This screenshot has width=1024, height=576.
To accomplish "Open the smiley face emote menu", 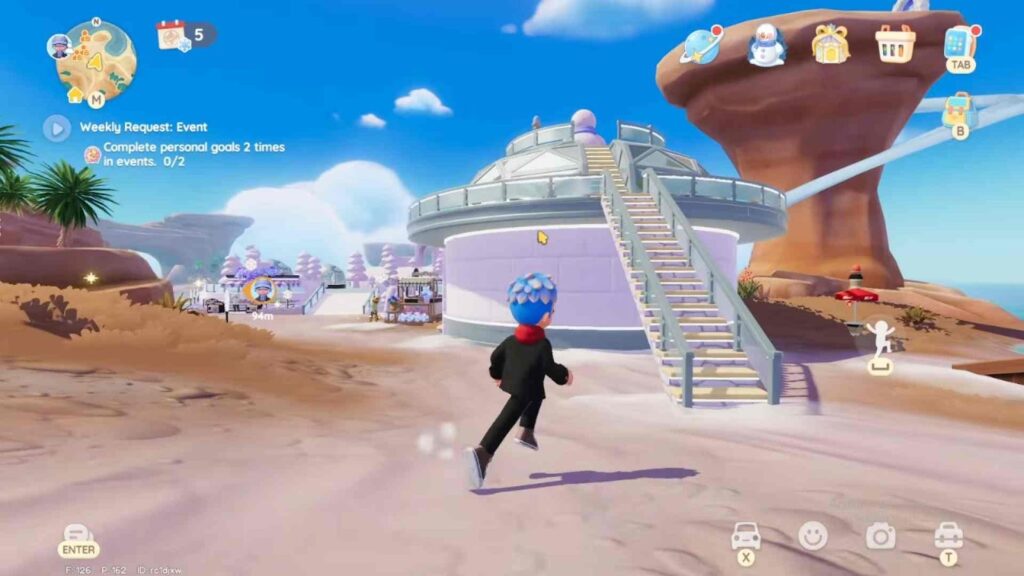I will [813, 536].
